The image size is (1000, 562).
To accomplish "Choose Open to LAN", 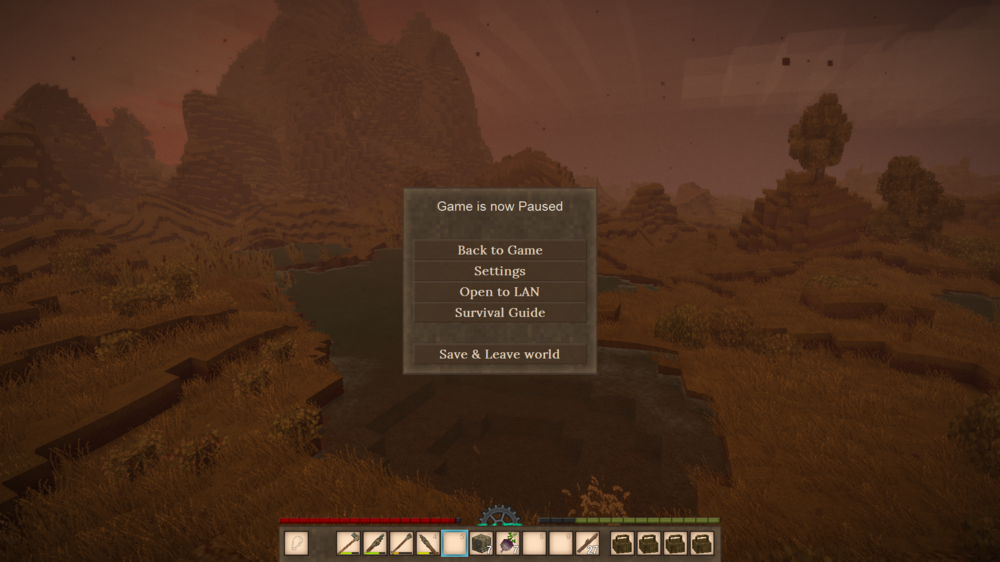I will (499, 292).
